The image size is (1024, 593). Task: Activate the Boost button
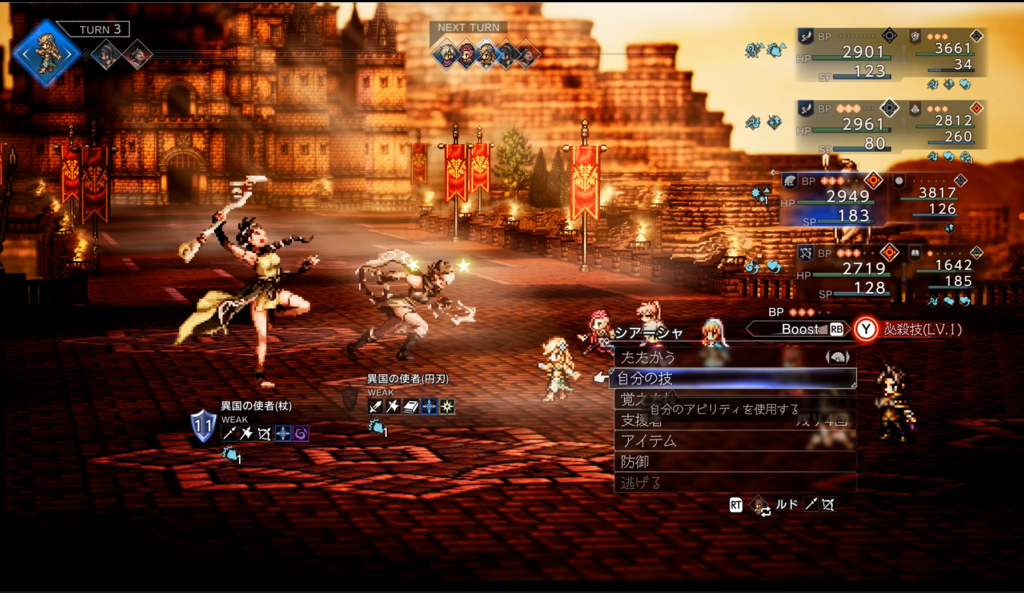click(x=798, y=328)
